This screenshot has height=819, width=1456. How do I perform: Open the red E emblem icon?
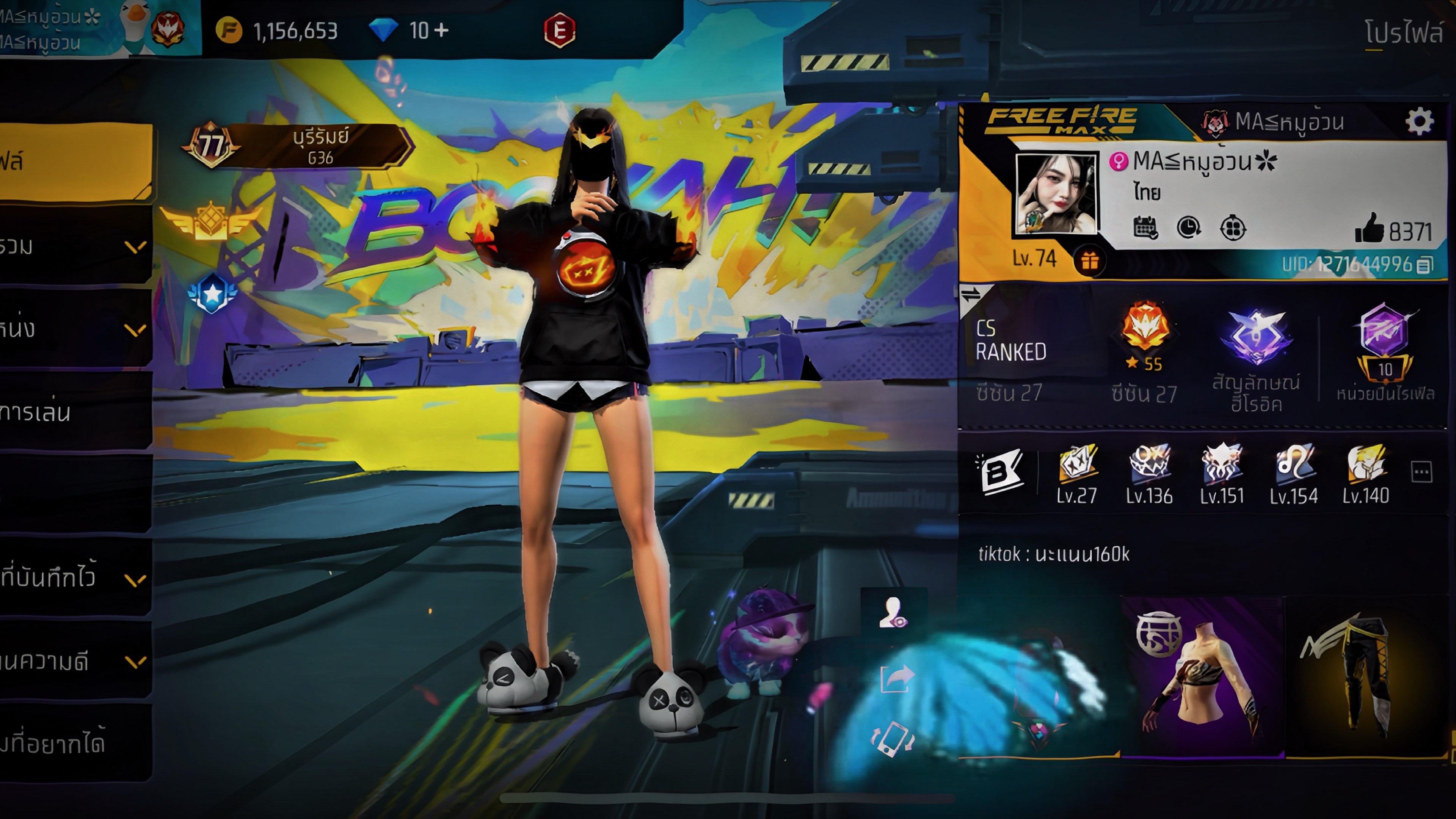[560, 30]
